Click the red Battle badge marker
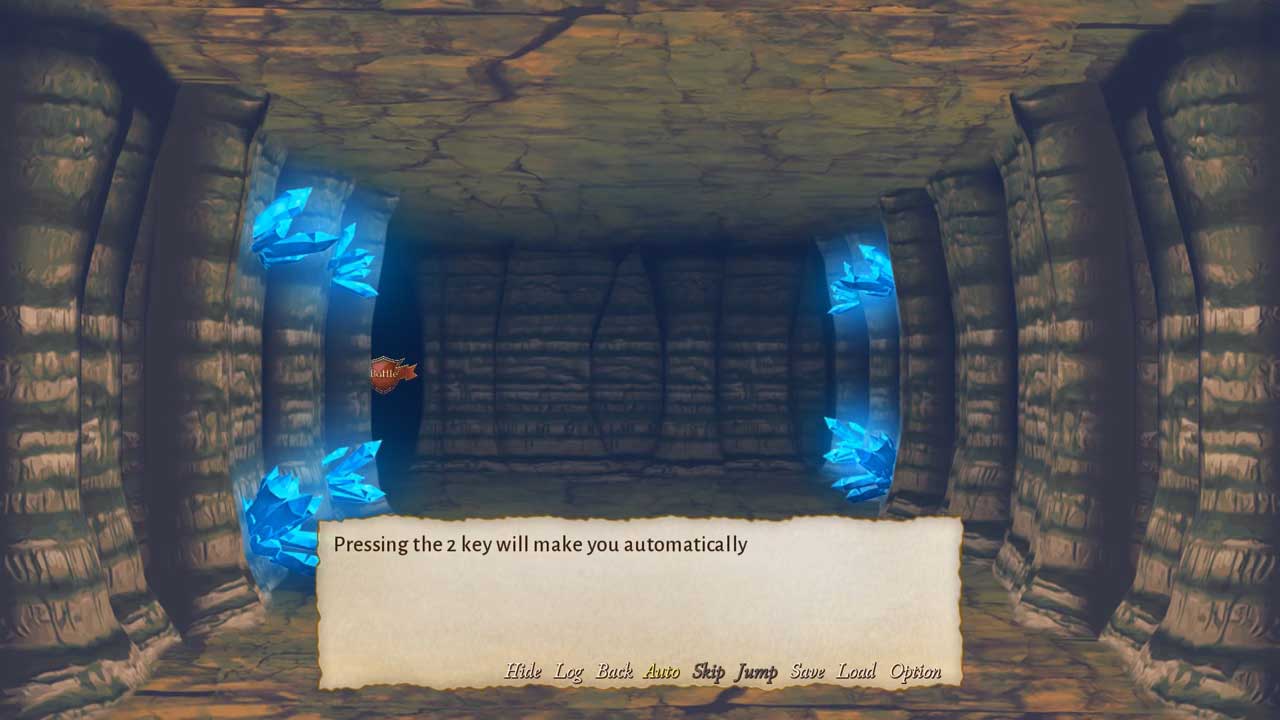Image resolution: width=1280 pixels, height=720 pixels. coord(390,374)
